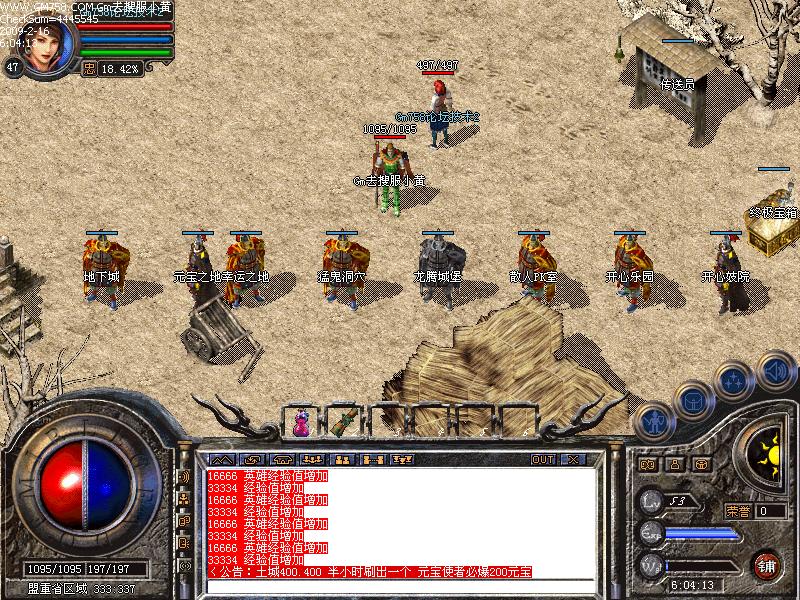Viewport: 800px width, 600px height.
Task: Use the purple potion in the belt
Action: coord(301,424)
